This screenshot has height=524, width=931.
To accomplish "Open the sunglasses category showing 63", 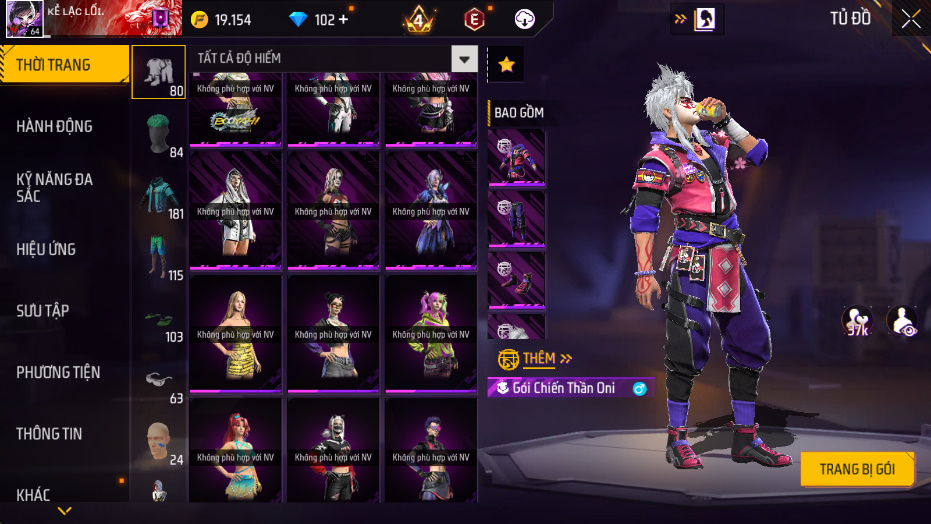I will pyautogui.click(x=158, y=380).
